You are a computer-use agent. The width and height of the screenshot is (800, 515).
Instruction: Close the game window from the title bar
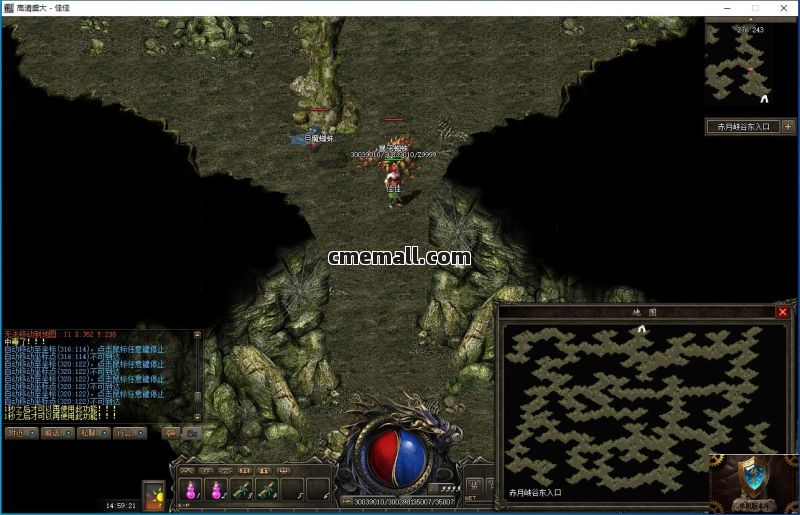click(783, 8)
